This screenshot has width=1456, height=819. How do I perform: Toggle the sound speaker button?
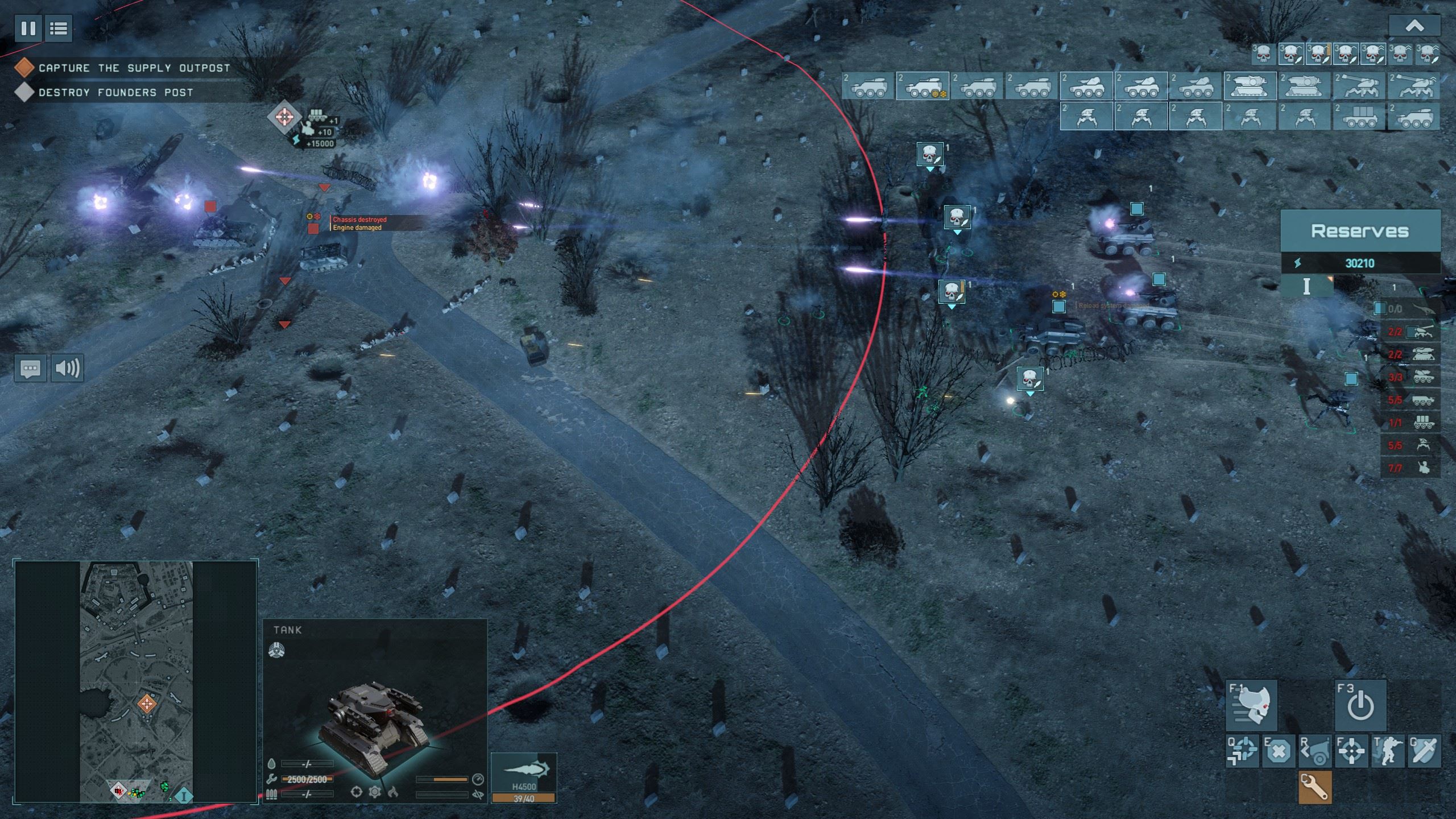click(x=67, y=369)
